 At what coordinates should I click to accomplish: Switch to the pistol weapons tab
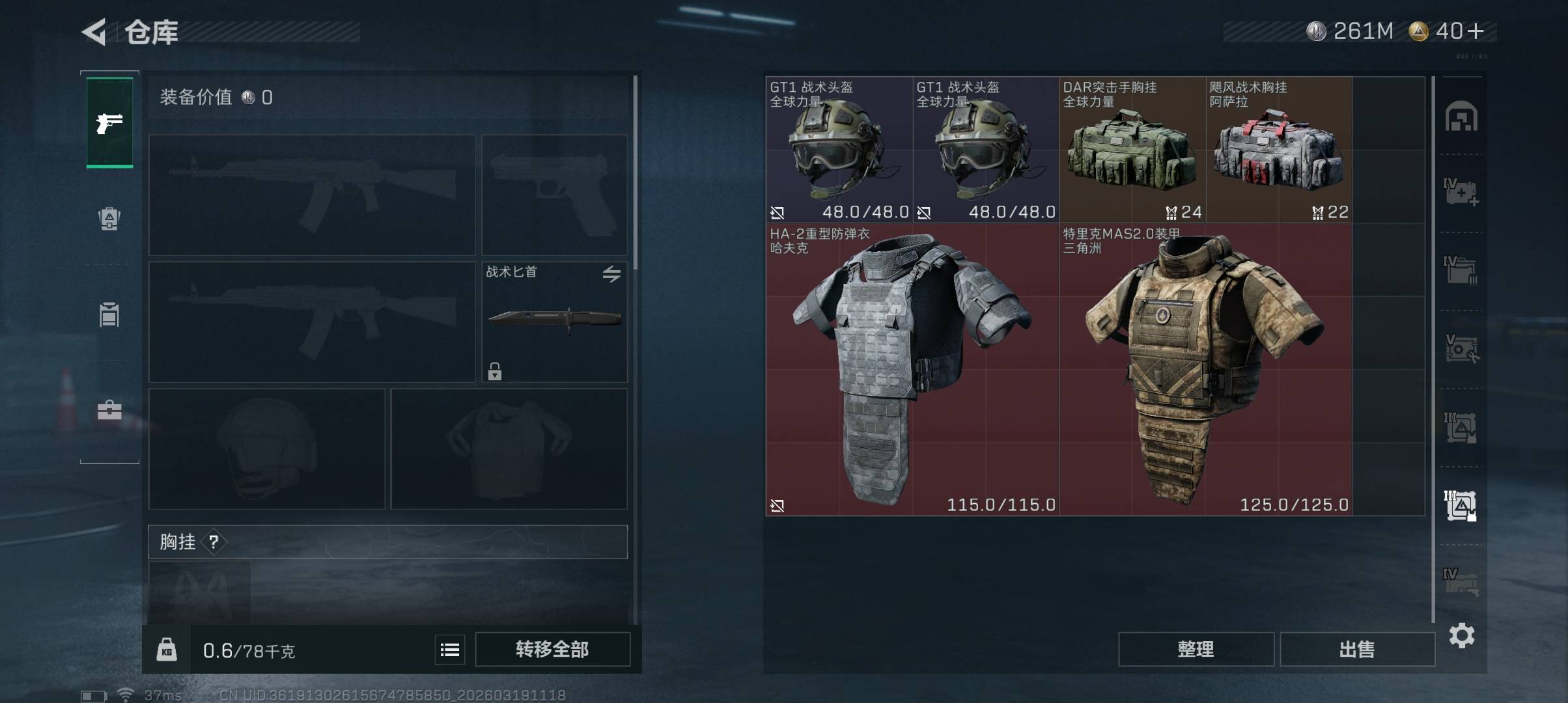tap(109, 122)
